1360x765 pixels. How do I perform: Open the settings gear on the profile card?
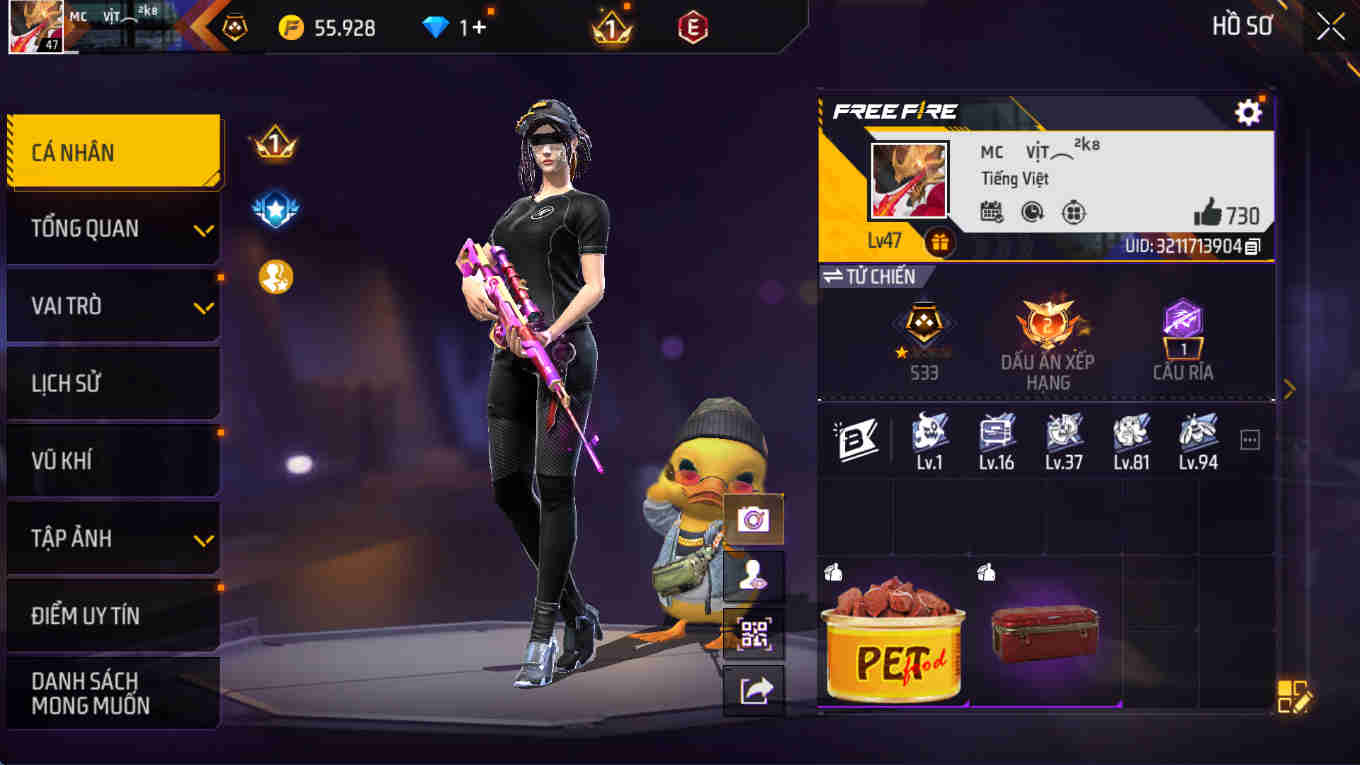tap(1248, 112)
